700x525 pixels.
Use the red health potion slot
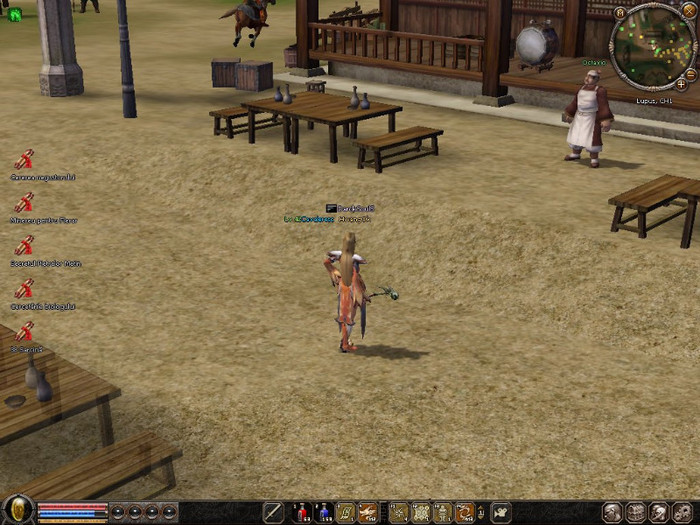pos(301,513)
